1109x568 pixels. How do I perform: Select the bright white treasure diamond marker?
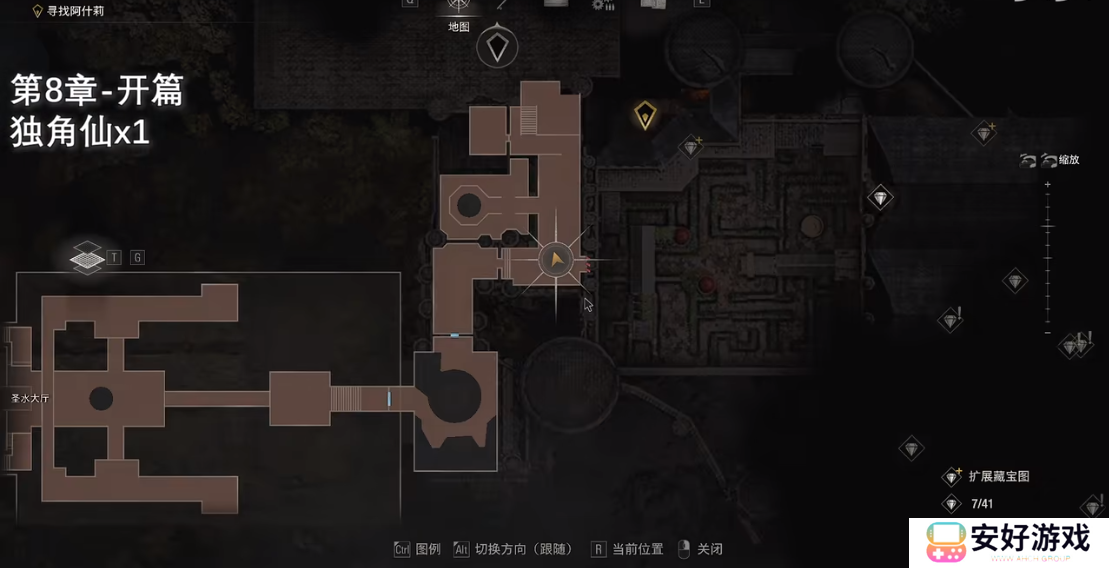[880, 197]
